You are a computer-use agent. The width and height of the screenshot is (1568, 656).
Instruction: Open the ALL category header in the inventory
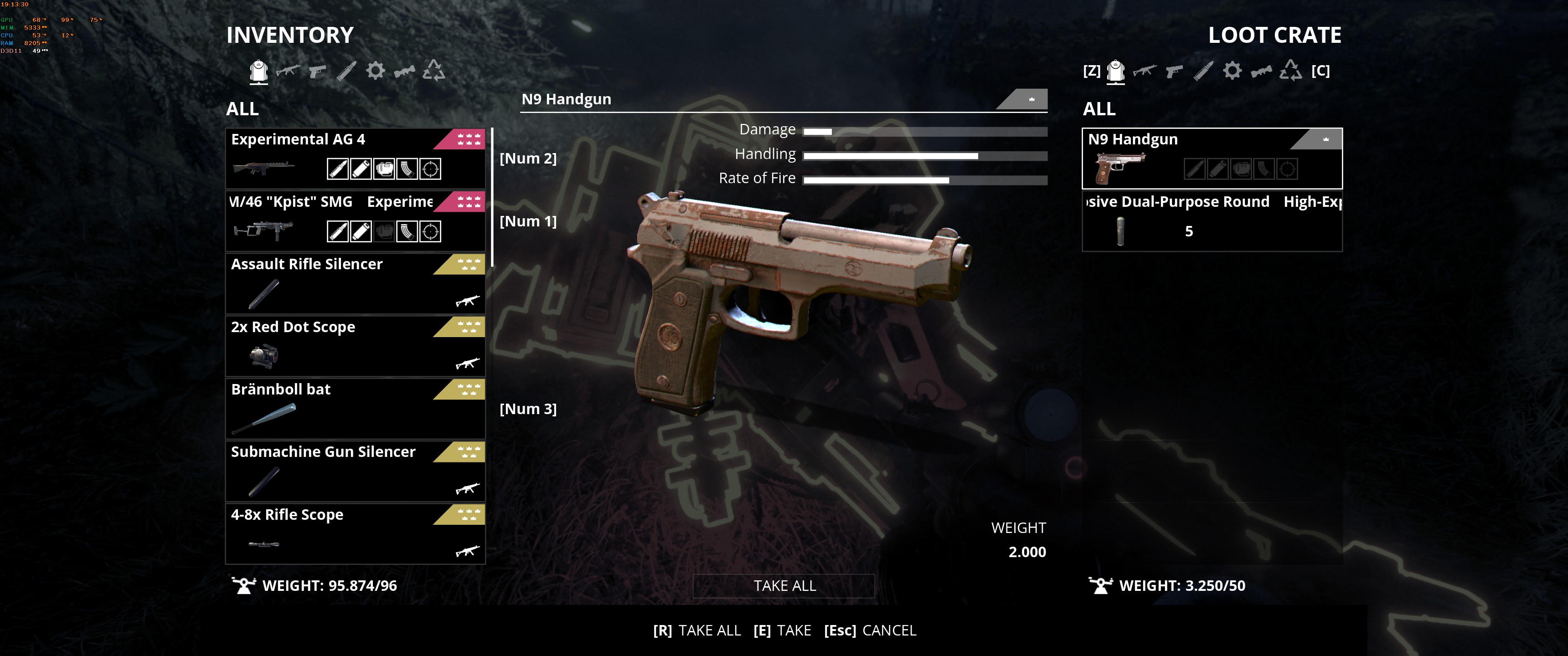coord(242,109)
